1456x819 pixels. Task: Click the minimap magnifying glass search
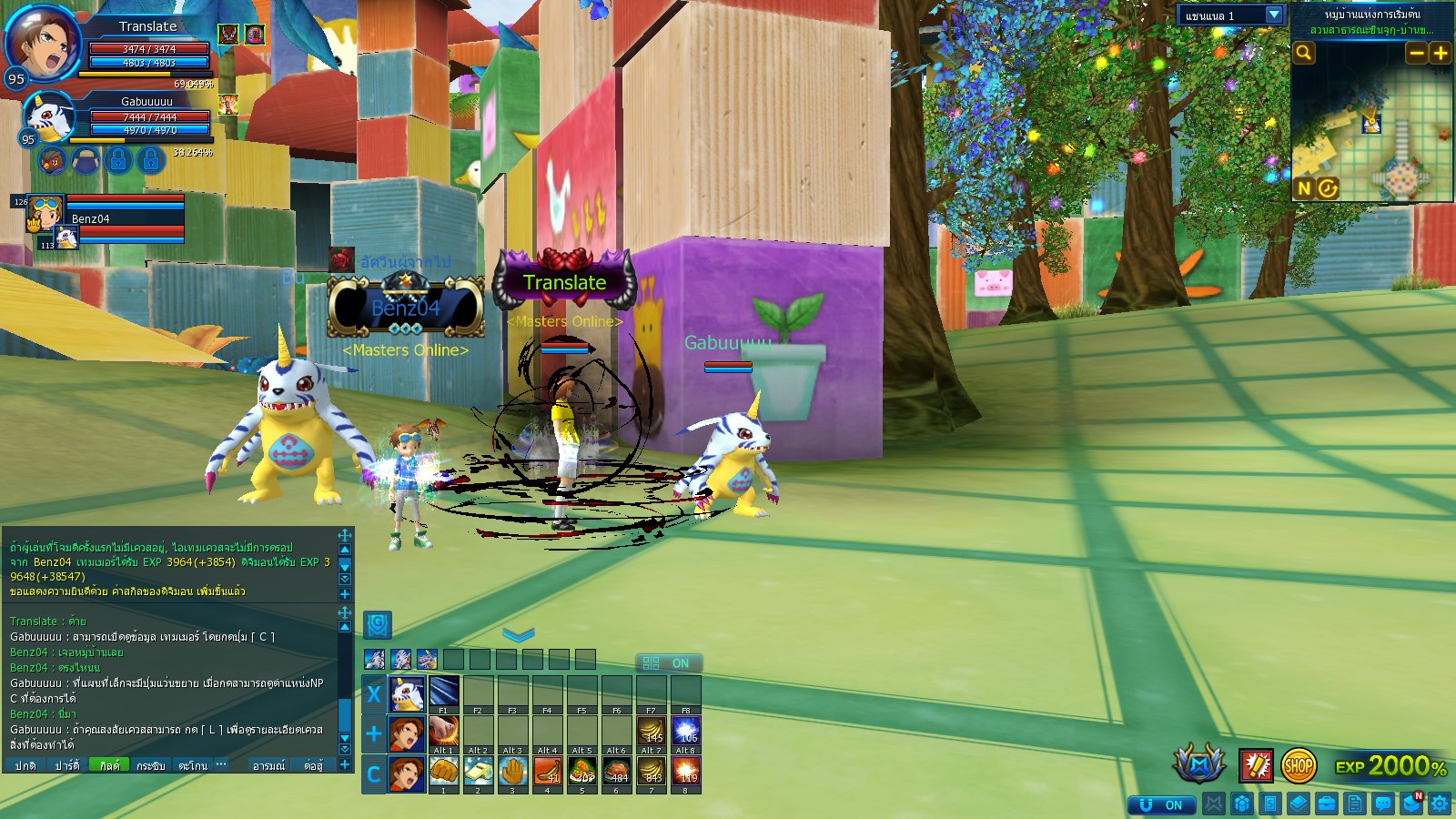[x=1304, y=53]
